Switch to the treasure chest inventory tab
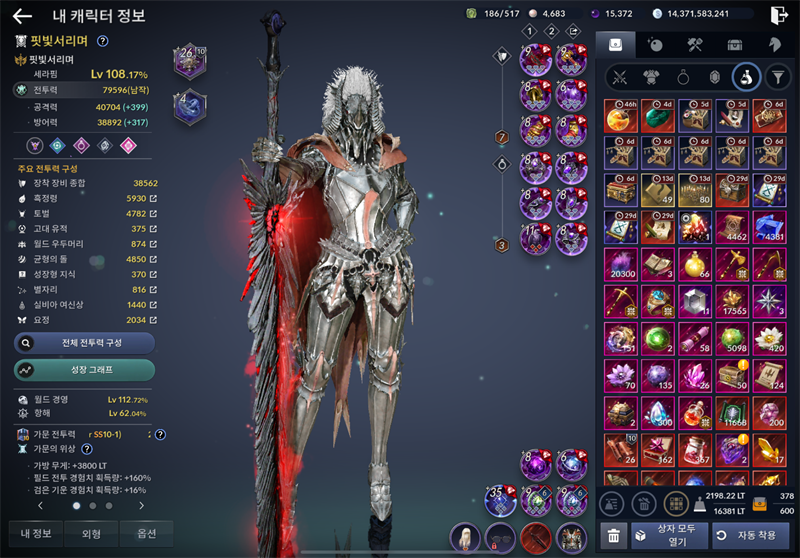The width and height of the screenshot is (800, 558). (x=734, y=45)
